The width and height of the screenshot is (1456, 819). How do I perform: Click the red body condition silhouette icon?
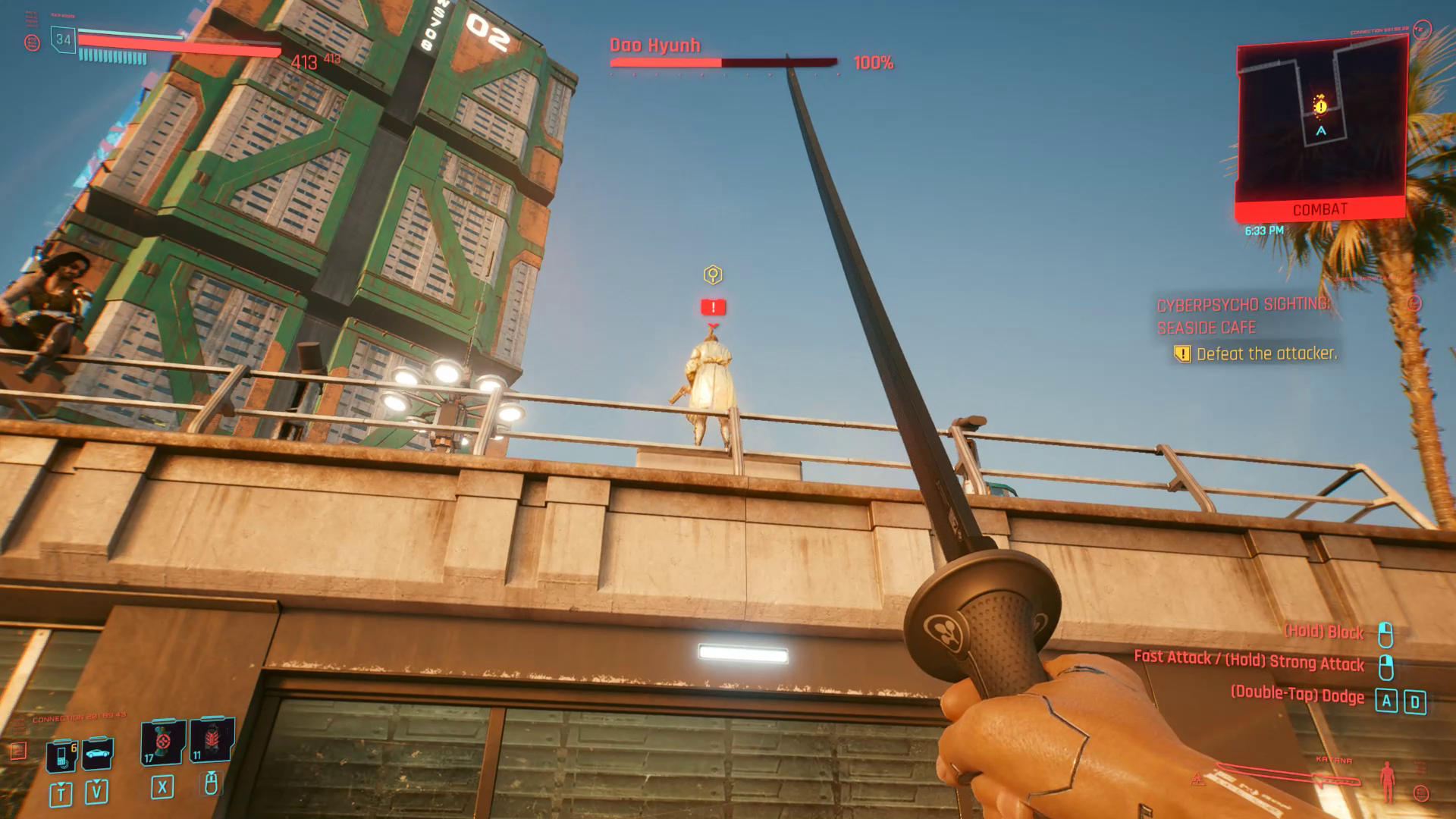tap(1387, 783)
